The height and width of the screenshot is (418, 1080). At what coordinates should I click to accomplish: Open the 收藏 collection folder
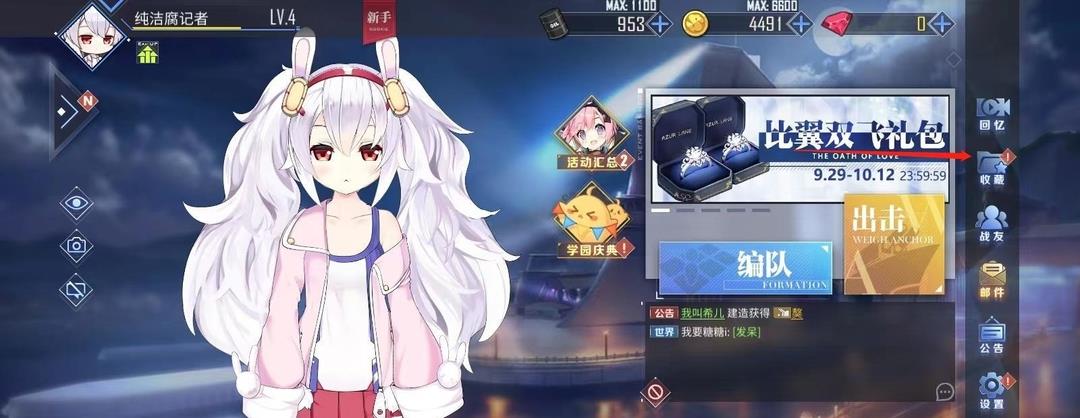[991, 168]
